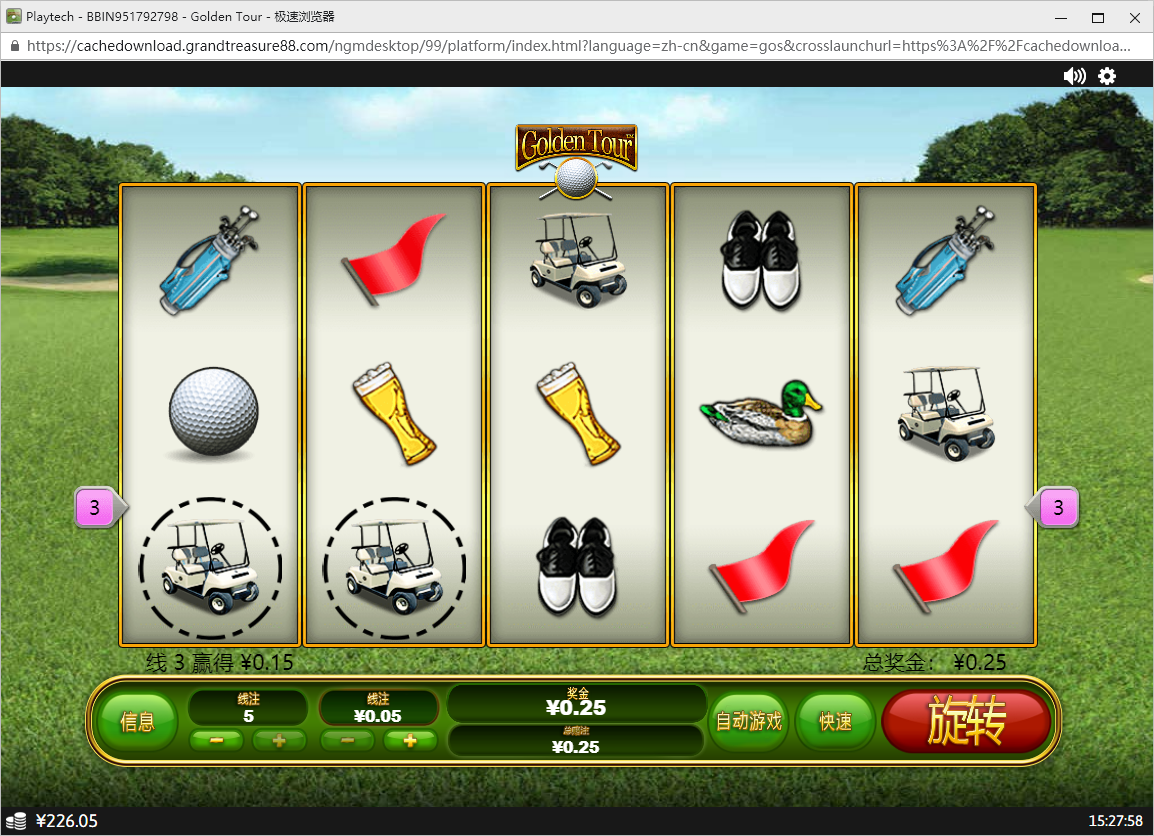This screenshot has width=1154, height=836.
Task: Lower the ¥0.05 line bet
Action: [347, 741]
